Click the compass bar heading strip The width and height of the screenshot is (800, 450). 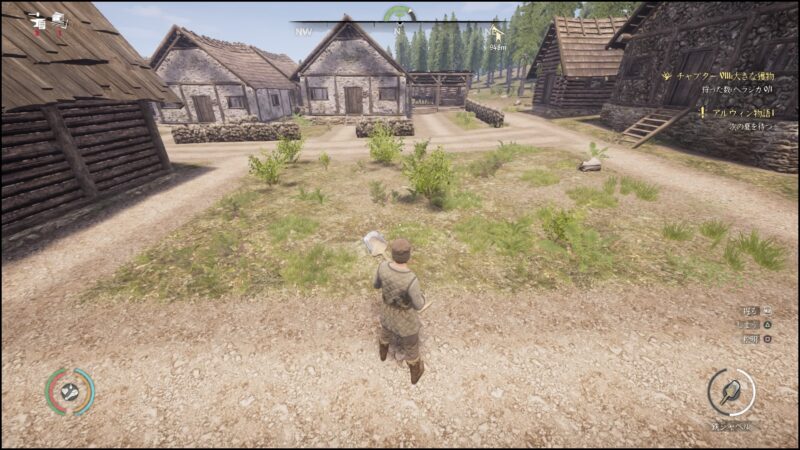[x=400, y=23]
